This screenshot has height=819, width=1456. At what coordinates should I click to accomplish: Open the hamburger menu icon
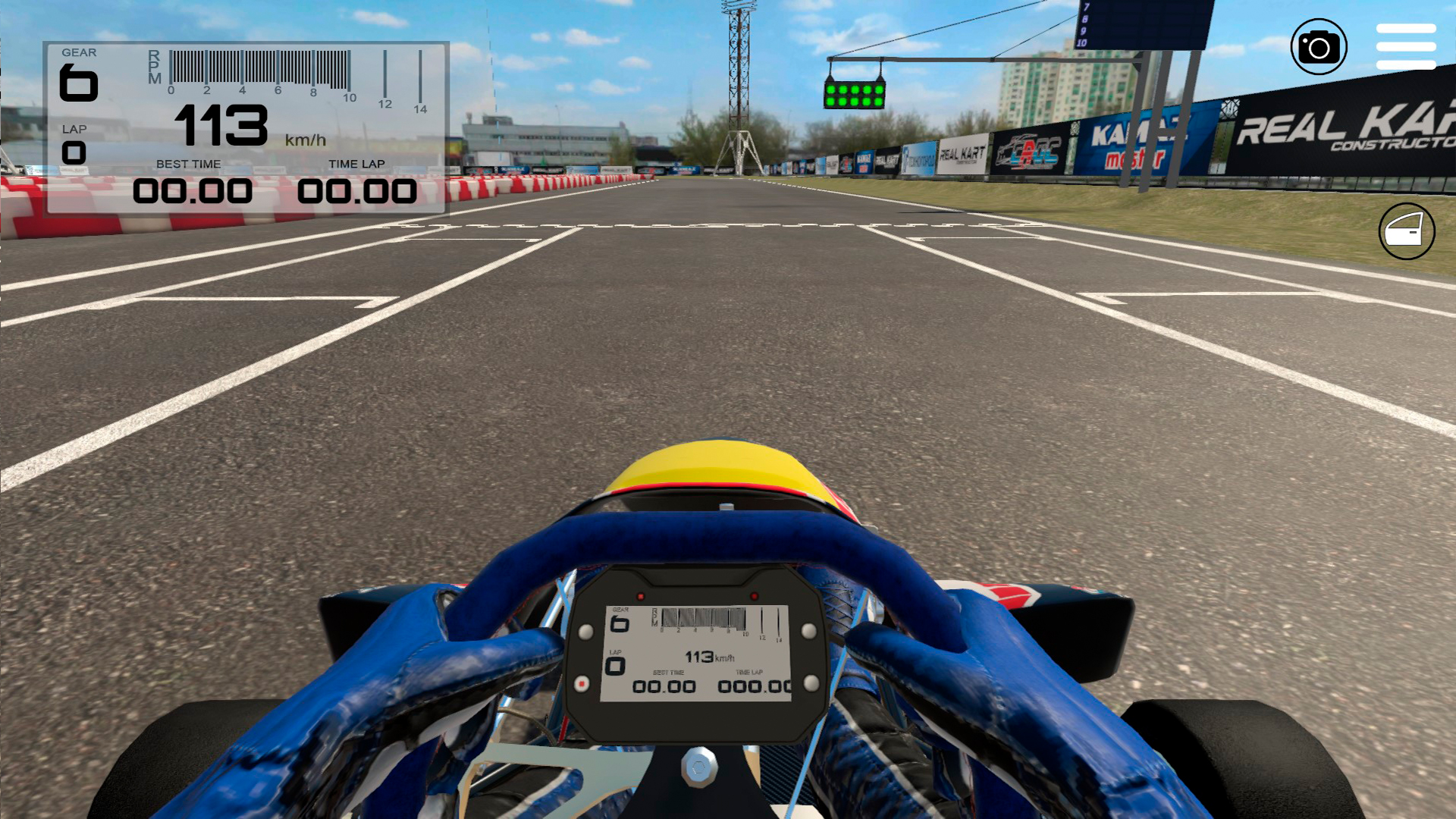click(1405, 47)
